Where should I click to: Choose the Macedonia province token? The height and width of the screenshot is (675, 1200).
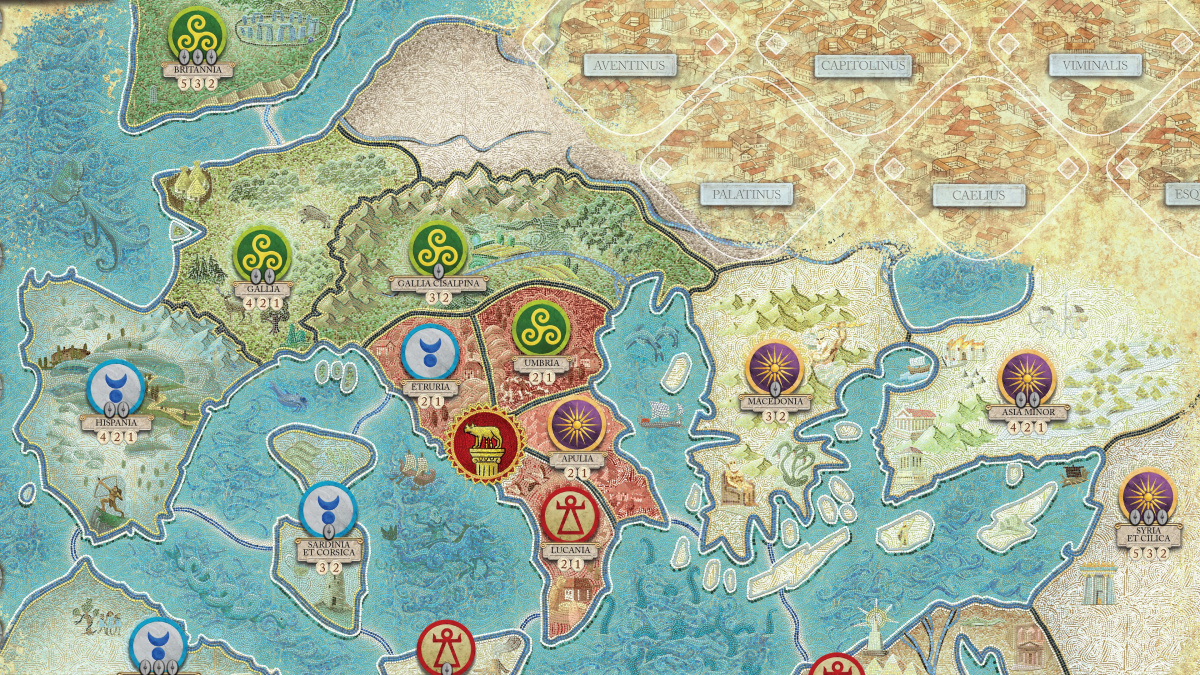775,369
